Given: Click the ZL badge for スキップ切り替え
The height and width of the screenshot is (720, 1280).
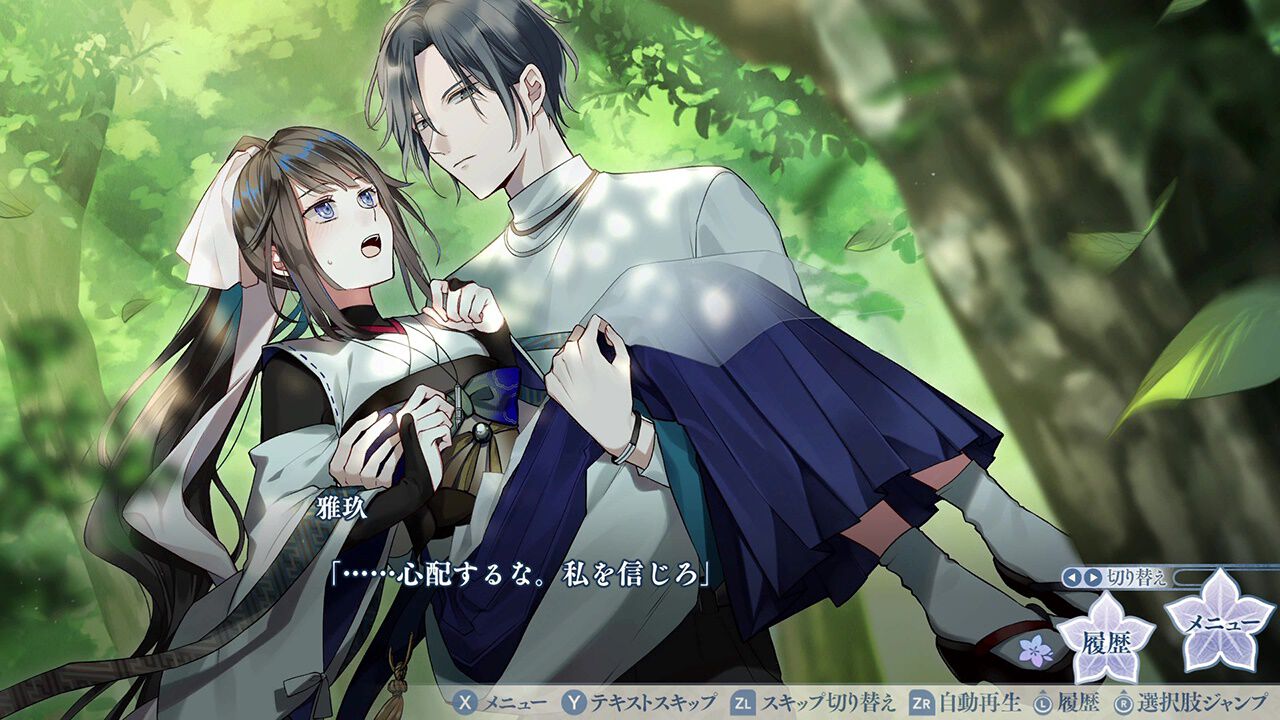Looking at the screenshot, I should click(742, 705).
